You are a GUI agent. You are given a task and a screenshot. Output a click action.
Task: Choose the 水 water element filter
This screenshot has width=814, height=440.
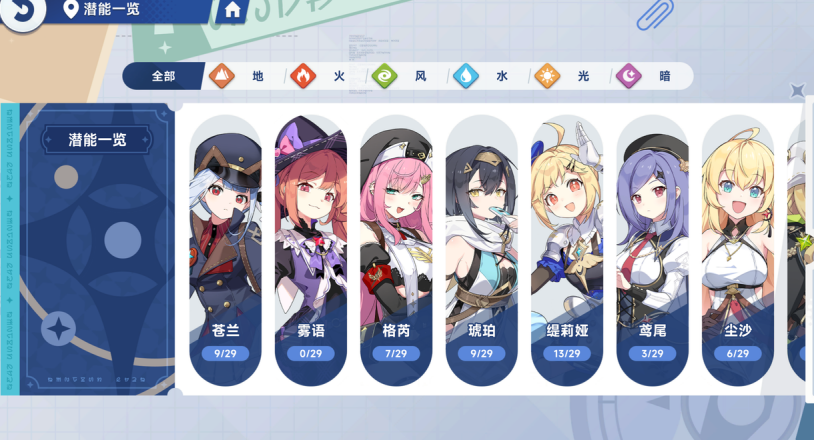[x=487, y=76]
